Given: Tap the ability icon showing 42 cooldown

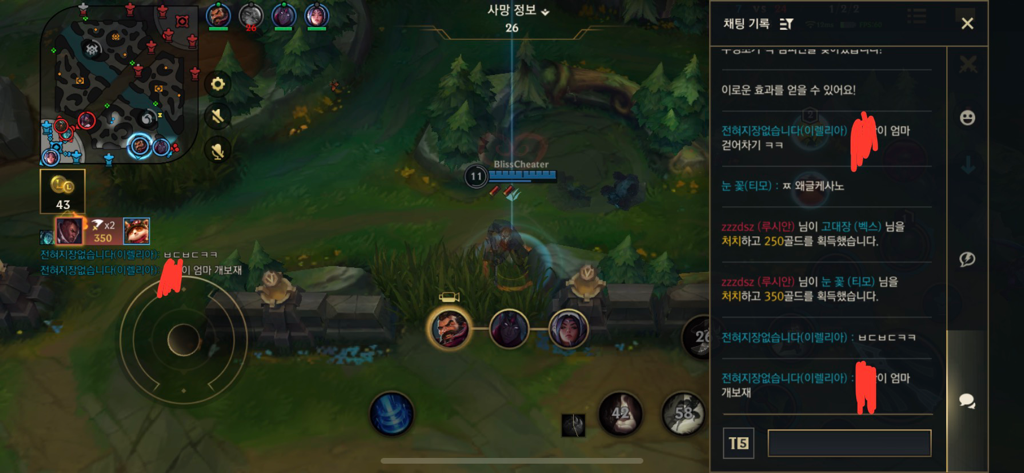Looking at the screenshot, I should 620,413.
